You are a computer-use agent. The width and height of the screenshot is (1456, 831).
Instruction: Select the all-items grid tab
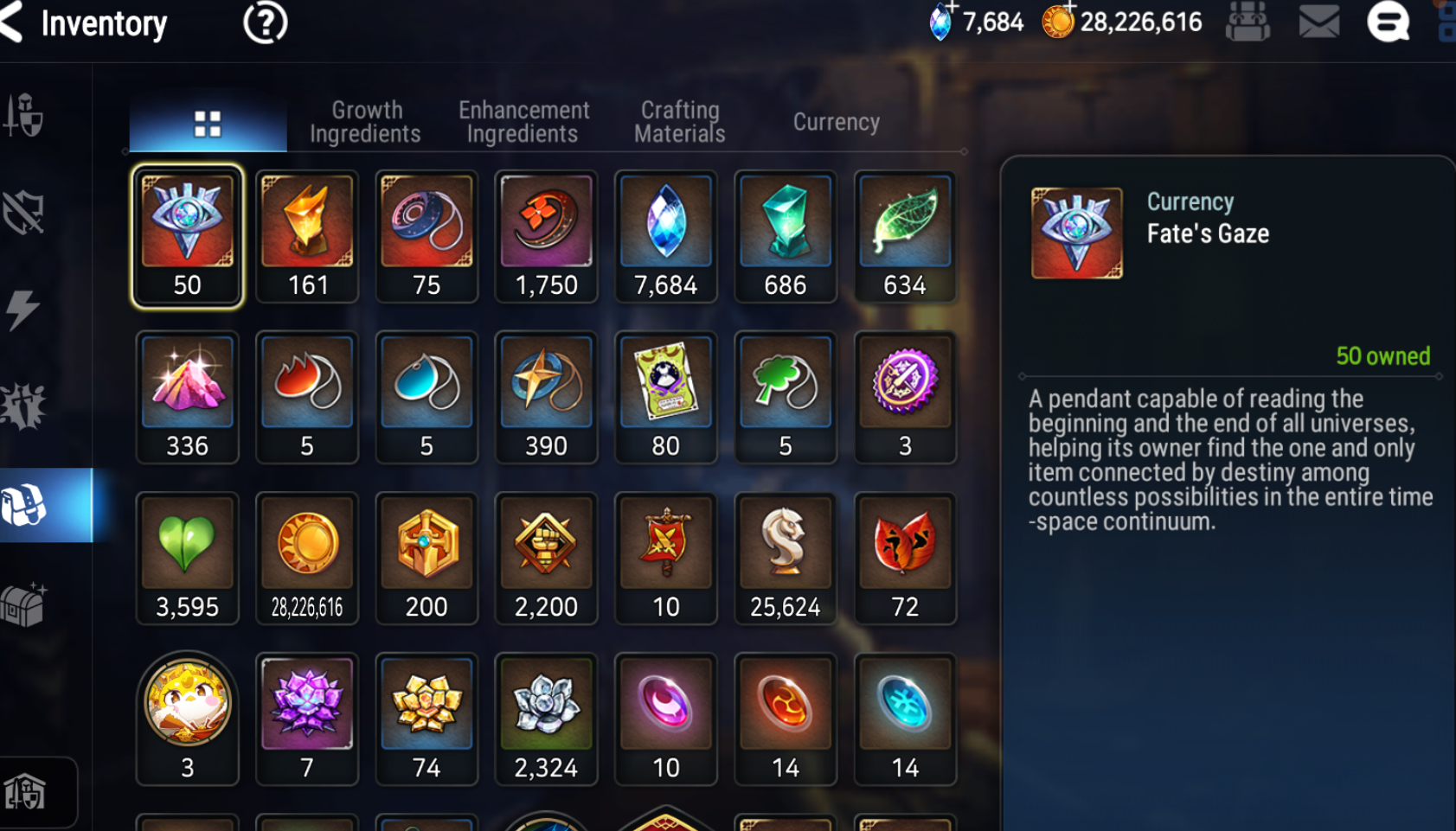[x=208, y=124]
